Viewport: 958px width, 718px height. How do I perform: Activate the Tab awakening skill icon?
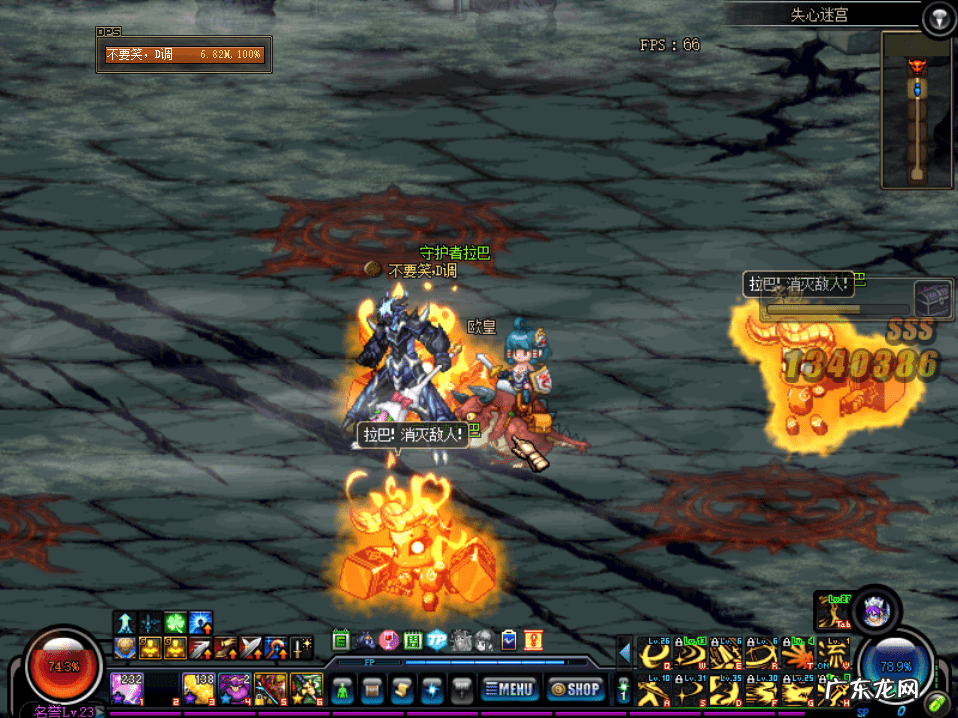click(x=832, y=611)
